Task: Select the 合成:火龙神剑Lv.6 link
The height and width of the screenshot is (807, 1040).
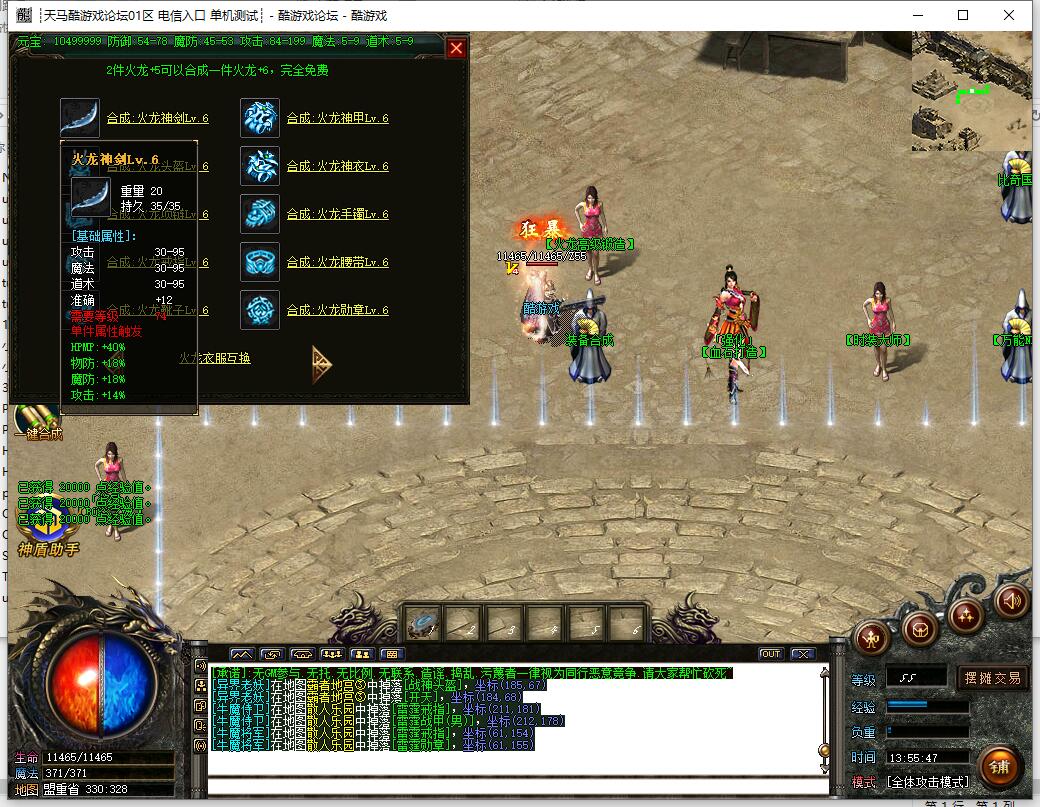Action: 157,118
